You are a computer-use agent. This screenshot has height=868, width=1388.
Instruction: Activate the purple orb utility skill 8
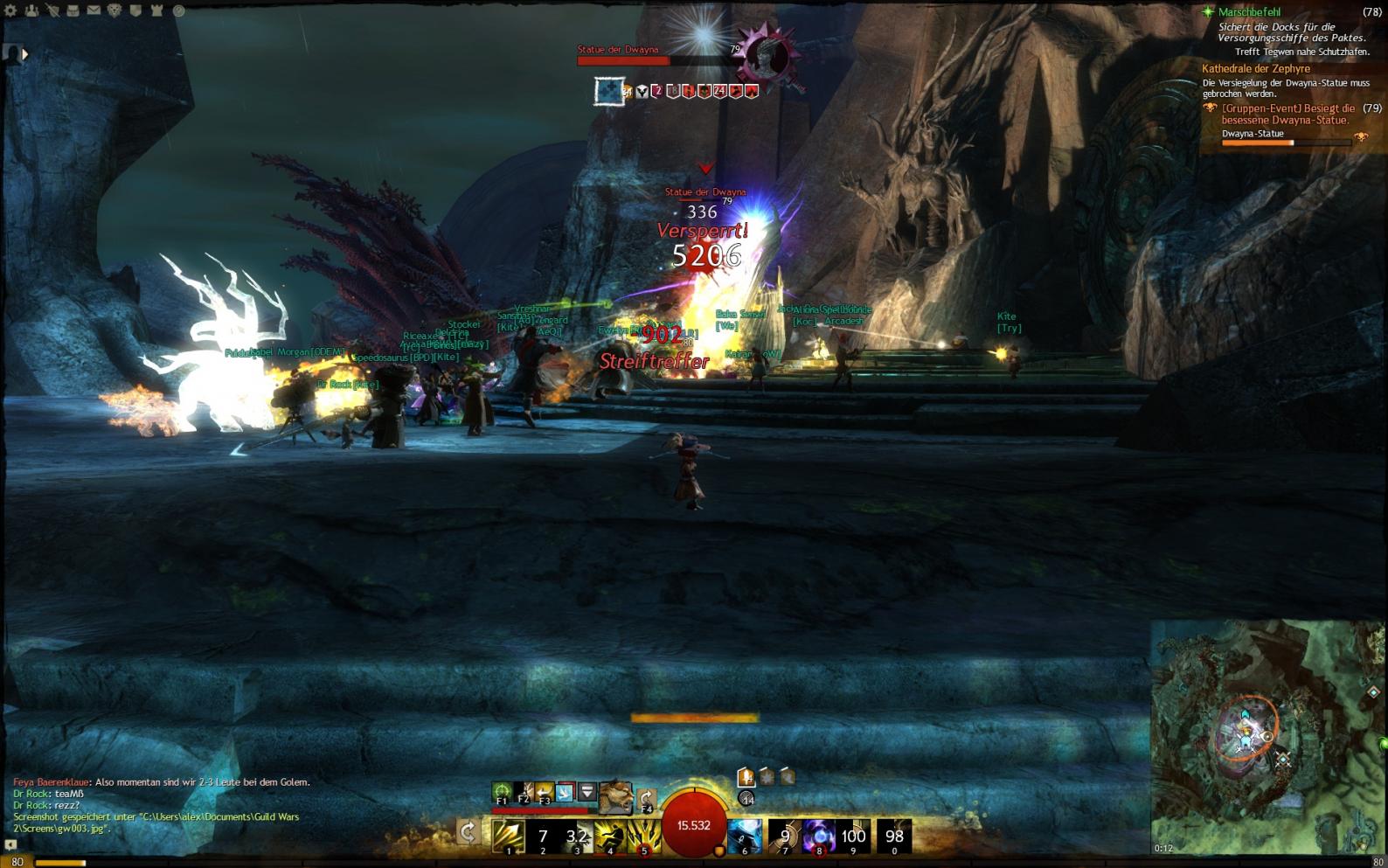[x=819, y=836]
